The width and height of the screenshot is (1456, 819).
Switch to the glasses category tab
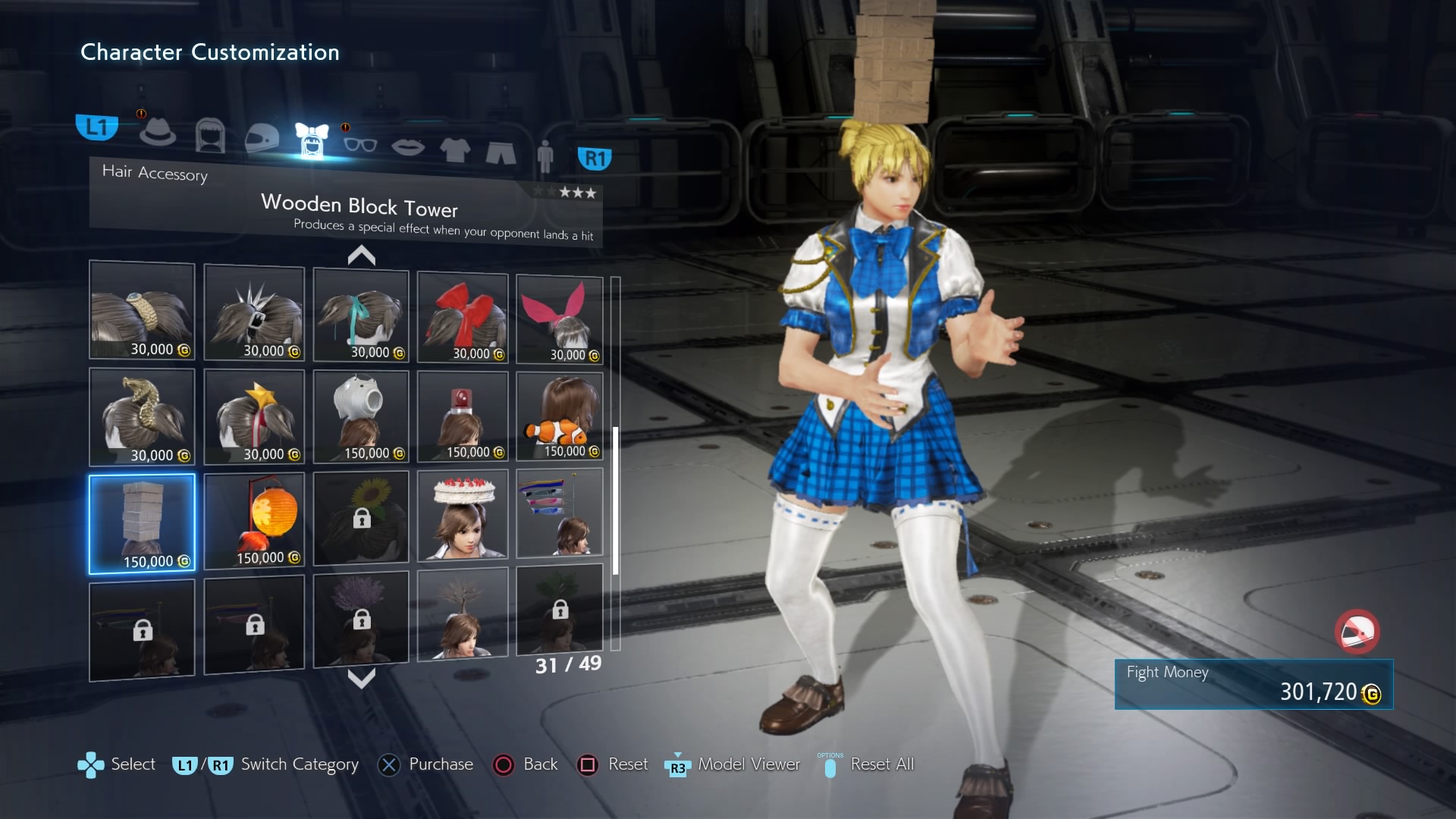click(359, 143)
